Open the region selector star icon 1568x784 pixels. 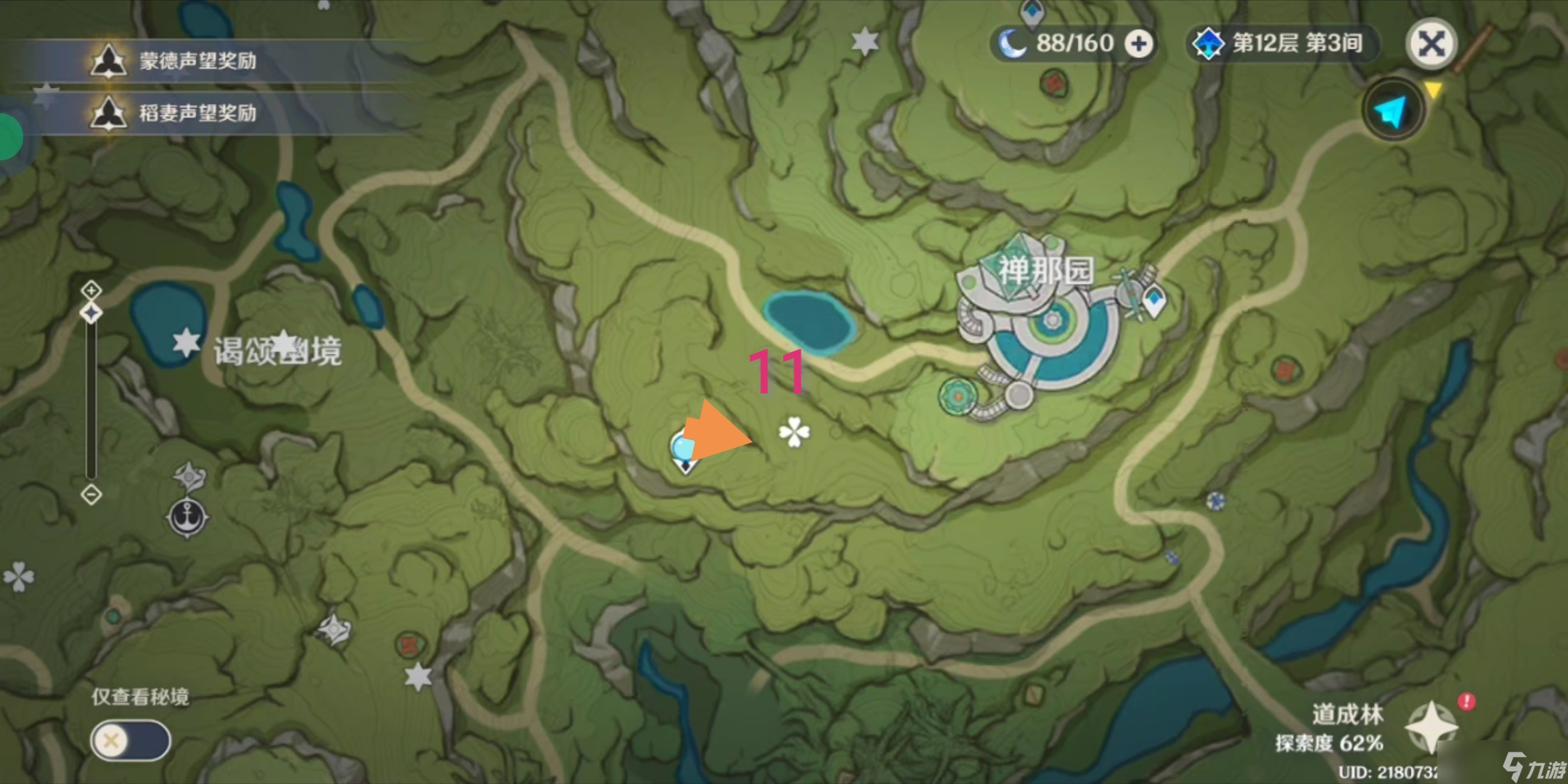point(1431,726)
